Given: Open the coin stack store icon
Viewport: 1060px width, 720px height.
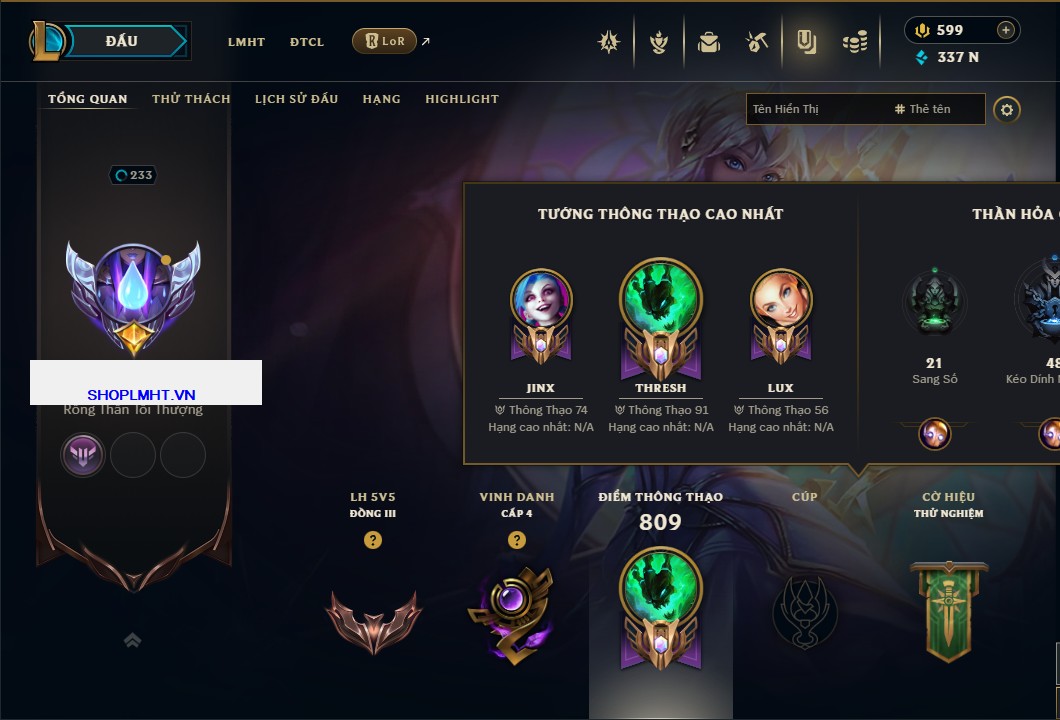Looking at the screenshot, I should click(x=854, y=42).
